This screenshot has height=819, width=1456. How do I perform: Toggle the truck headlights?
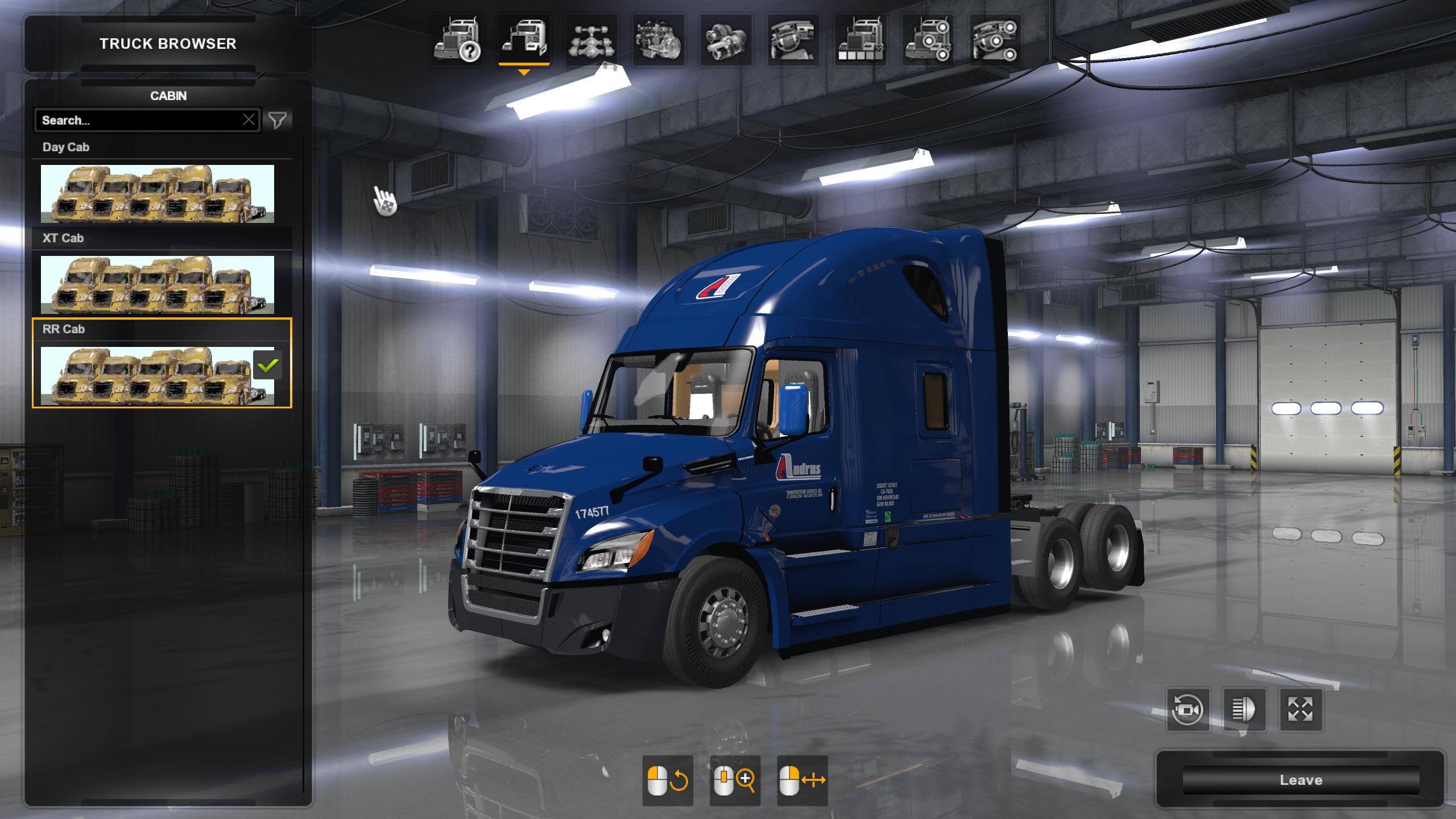(x=1244, y=709)
